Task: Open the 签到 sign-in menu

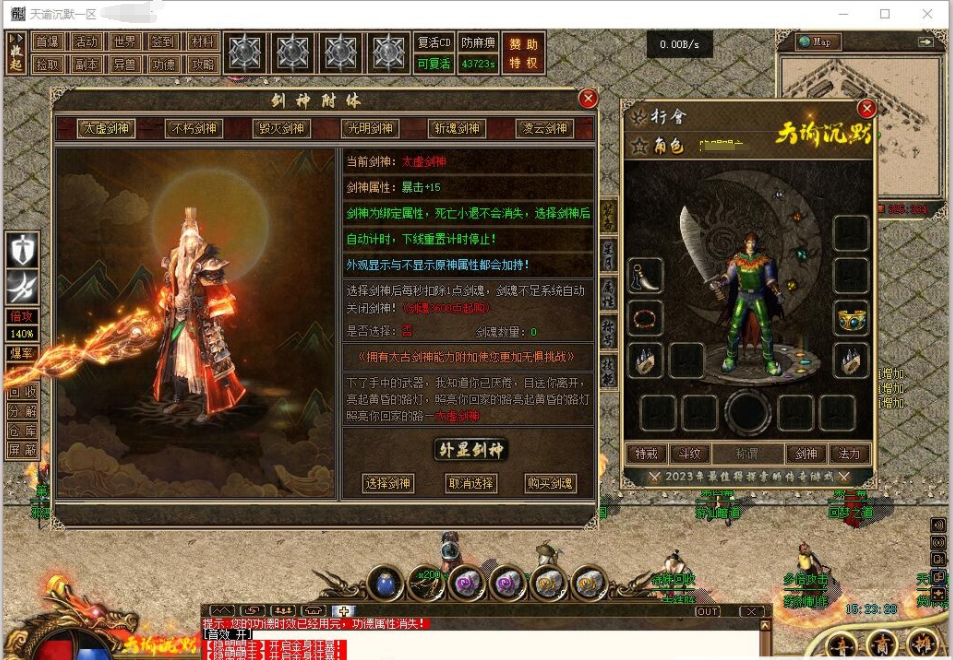Action: point(164,41)
